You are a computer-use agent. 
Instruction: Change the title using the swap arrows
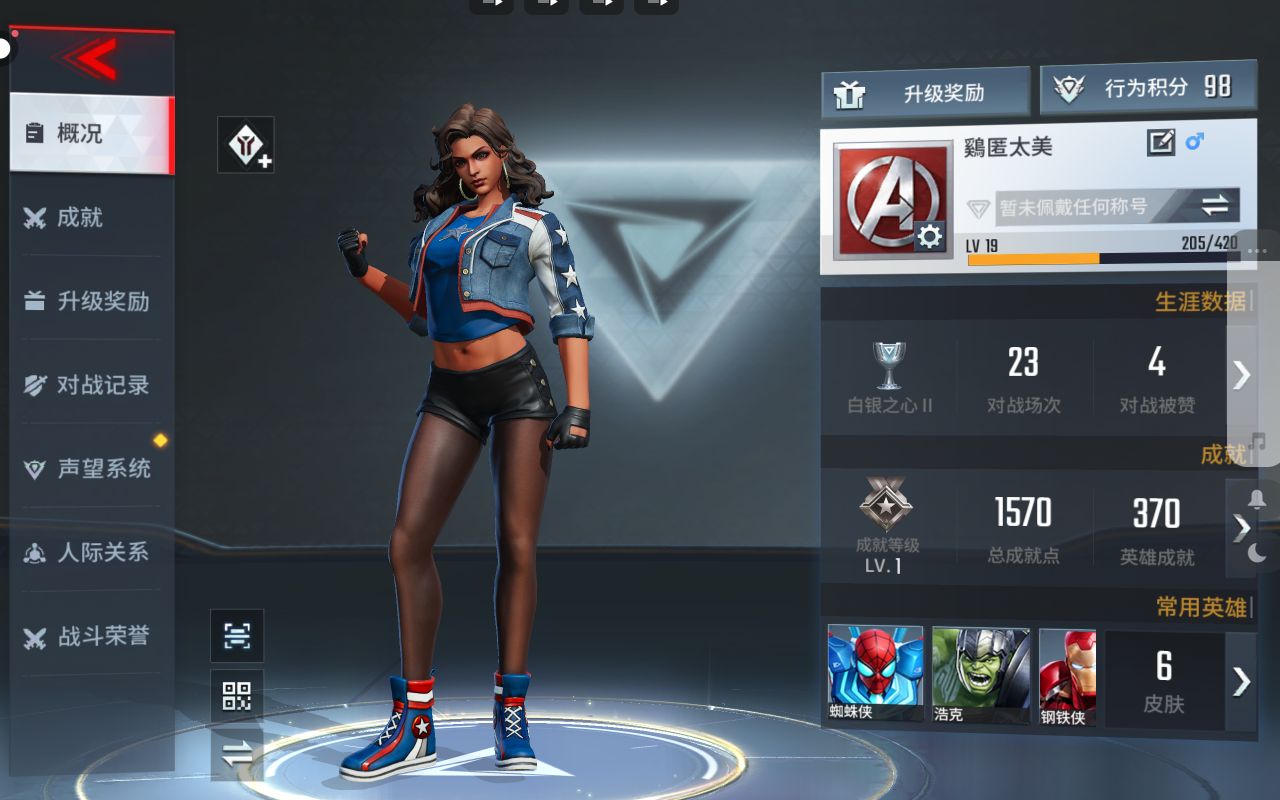coord(1214,206)
